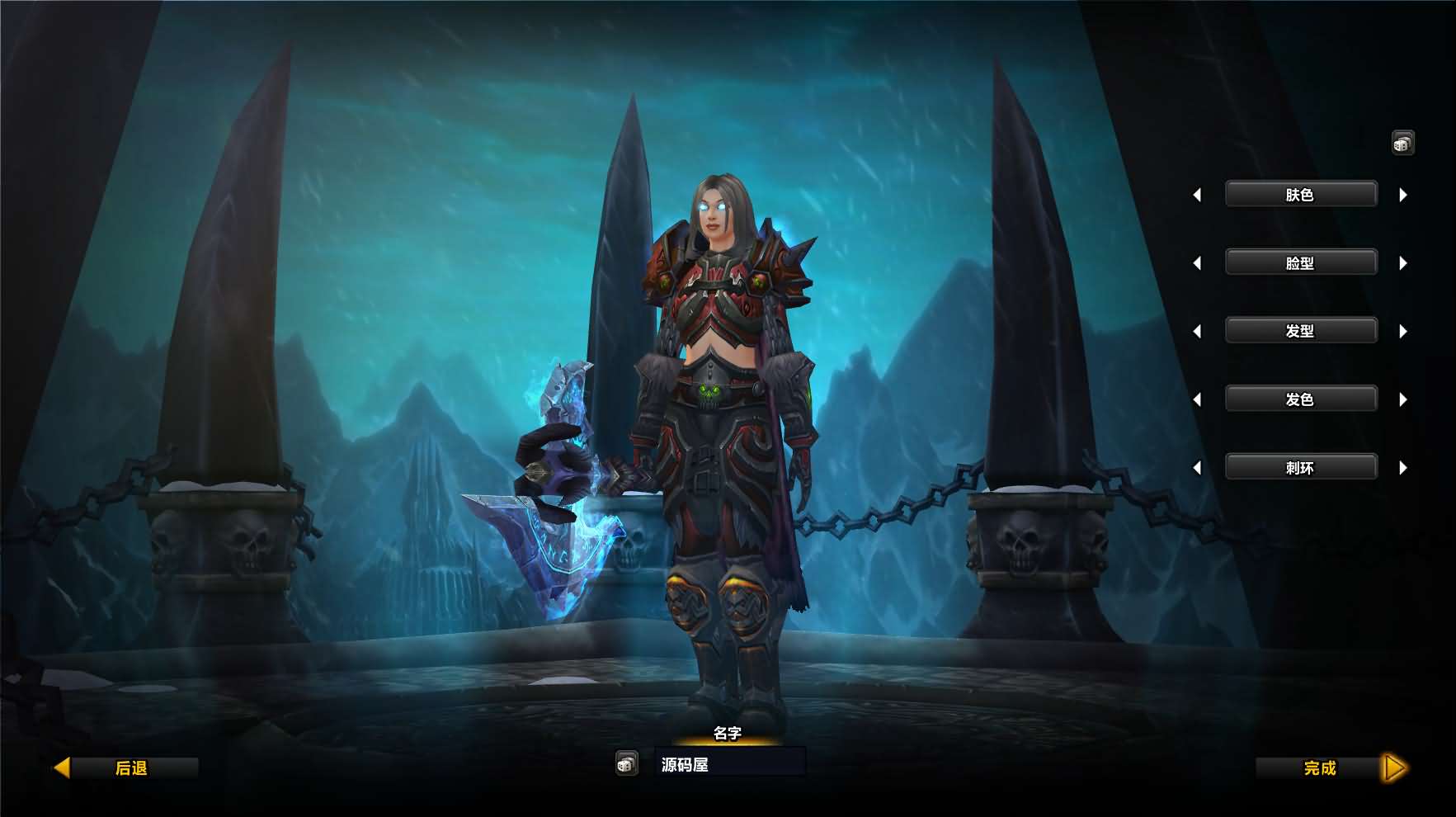Switch to next 脸型 face type

1403,263
